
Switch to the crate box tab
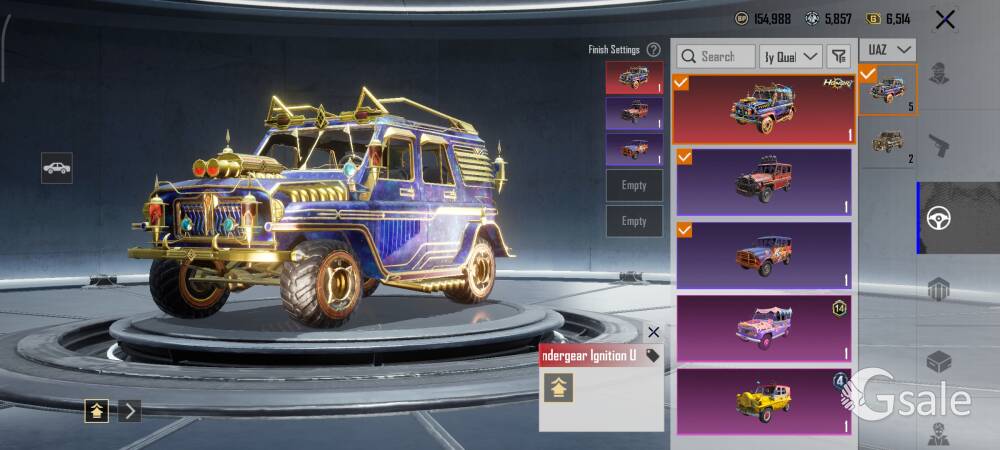(938, 361)
